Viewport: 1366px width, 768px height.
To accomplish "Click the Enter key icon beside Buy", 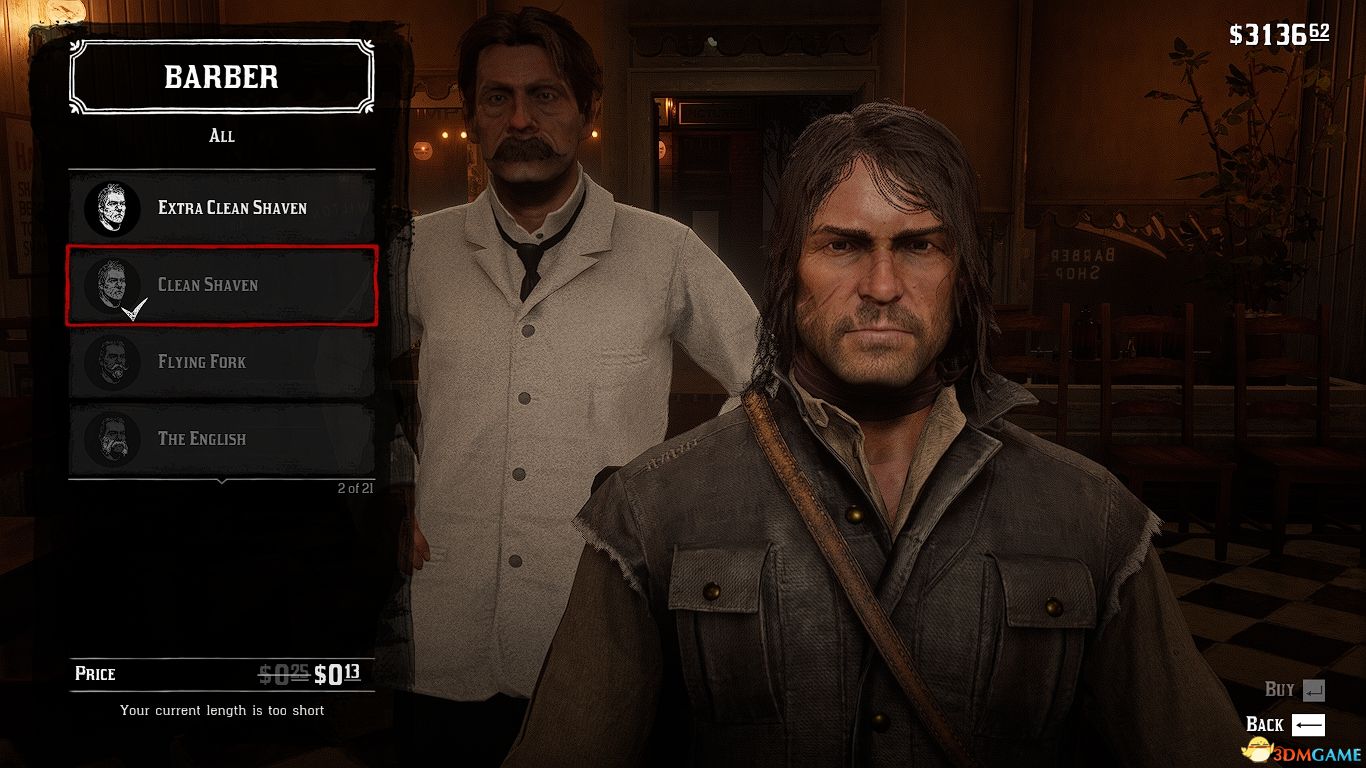I will [x=1314, y=689].
